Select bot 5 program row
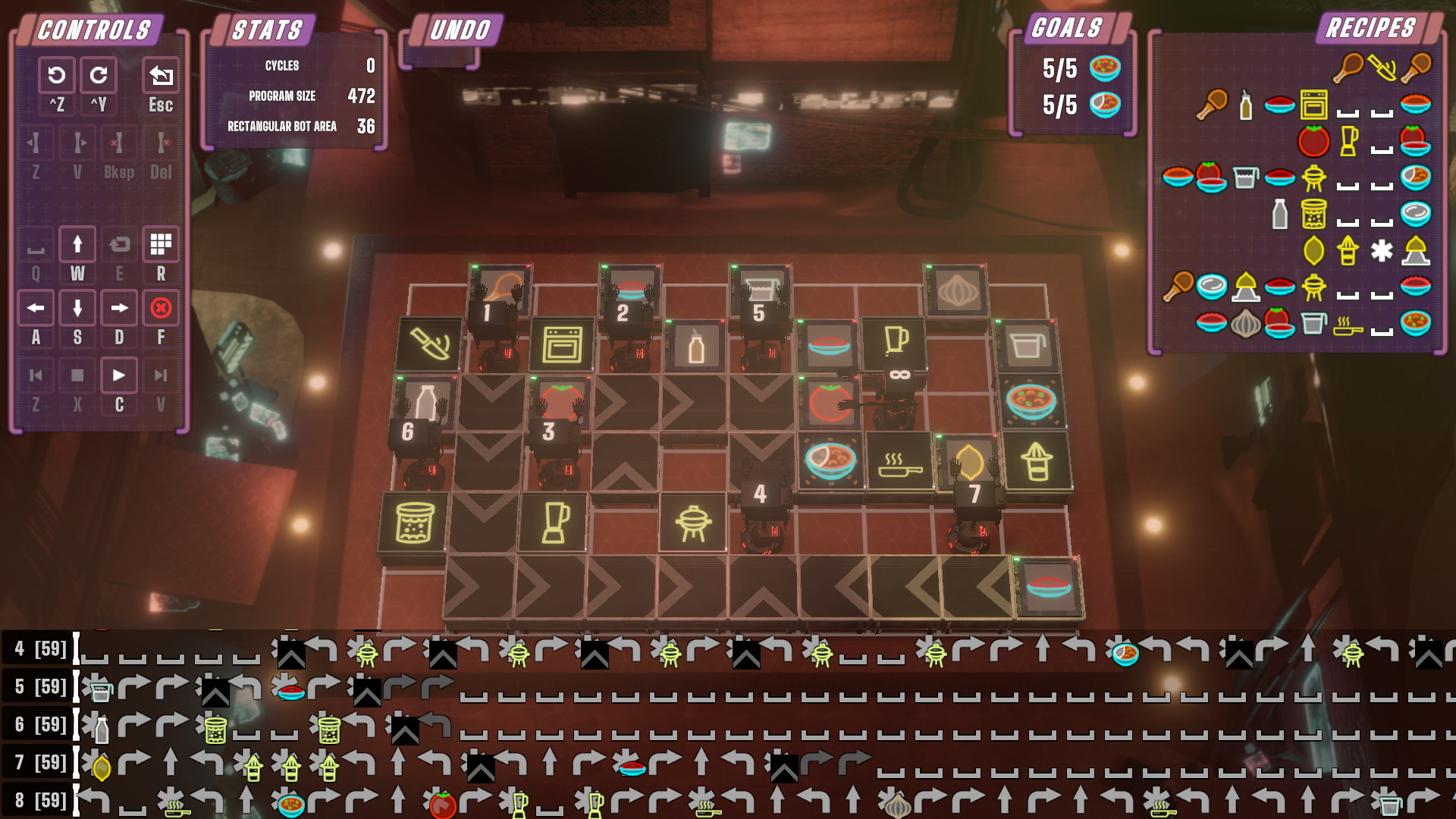The height and width of the screenshot is (819, 1456). point(41,687)
